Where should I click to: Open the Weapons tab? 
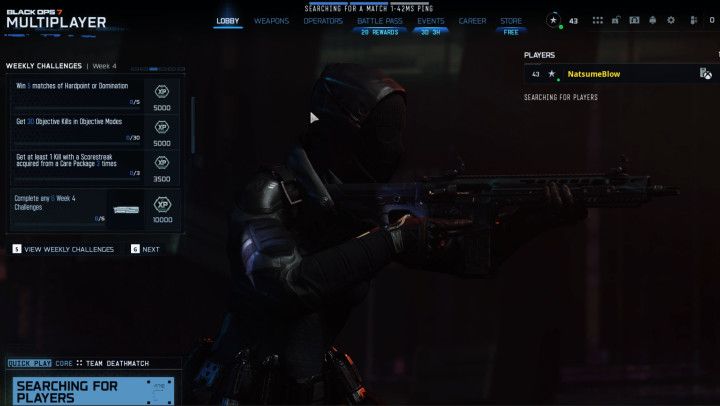pos(271,20)
